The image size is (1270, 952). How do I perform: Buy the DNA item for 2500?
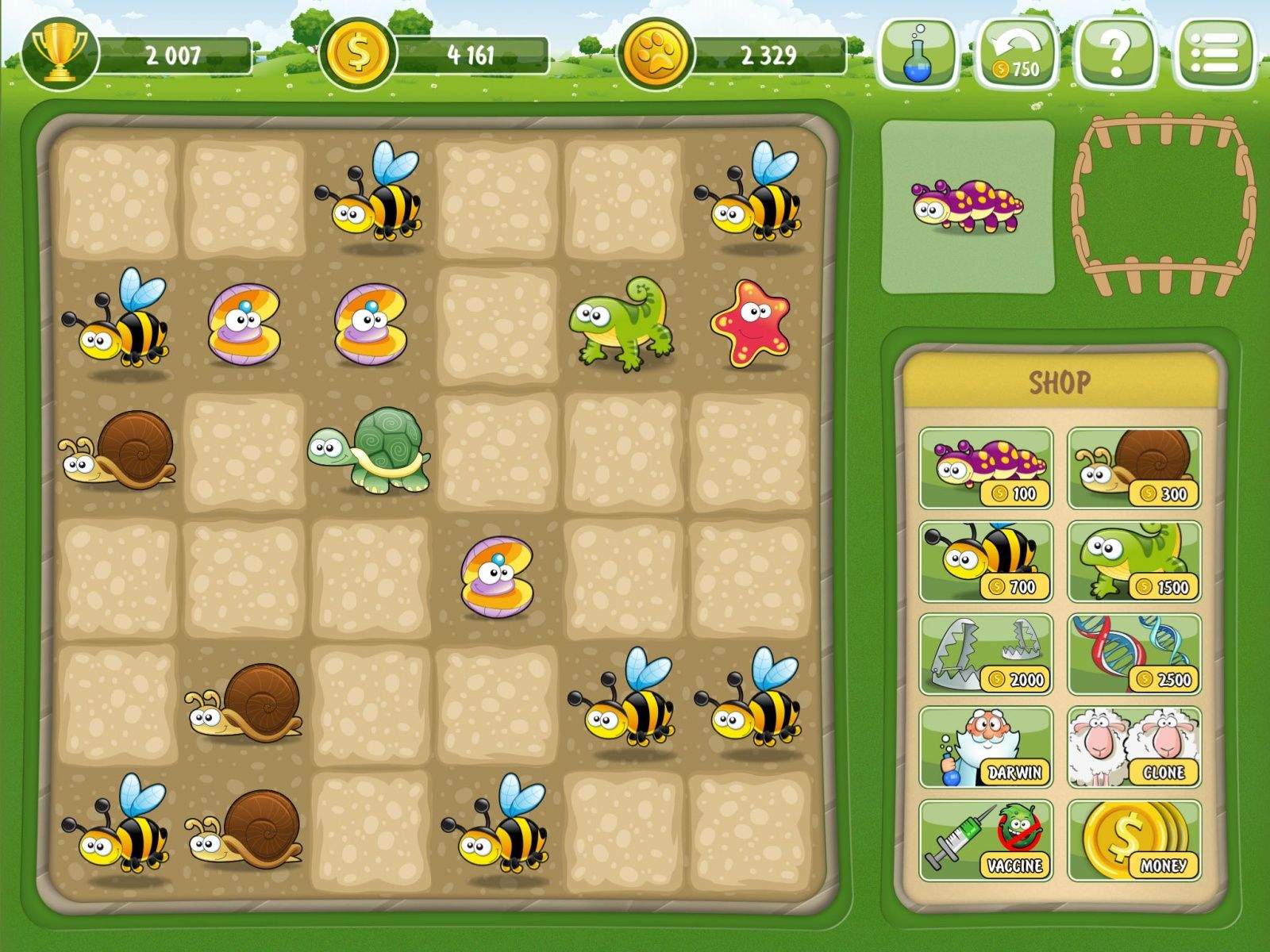click(x=1134, y=654)
